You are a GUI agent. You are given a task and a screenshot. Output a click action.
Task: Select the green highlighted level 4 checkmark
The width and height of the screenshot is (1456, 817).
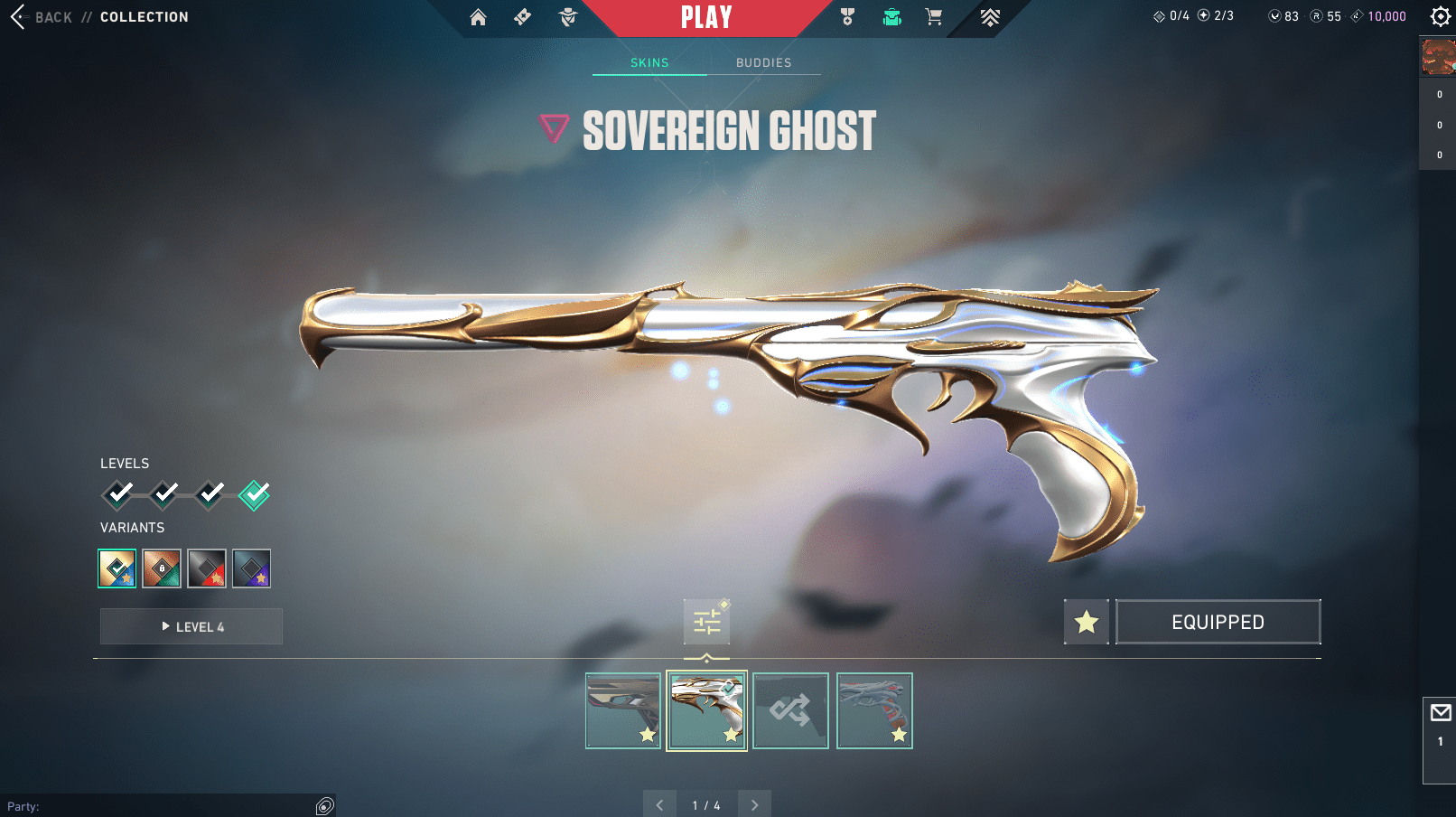pos(254,494)
